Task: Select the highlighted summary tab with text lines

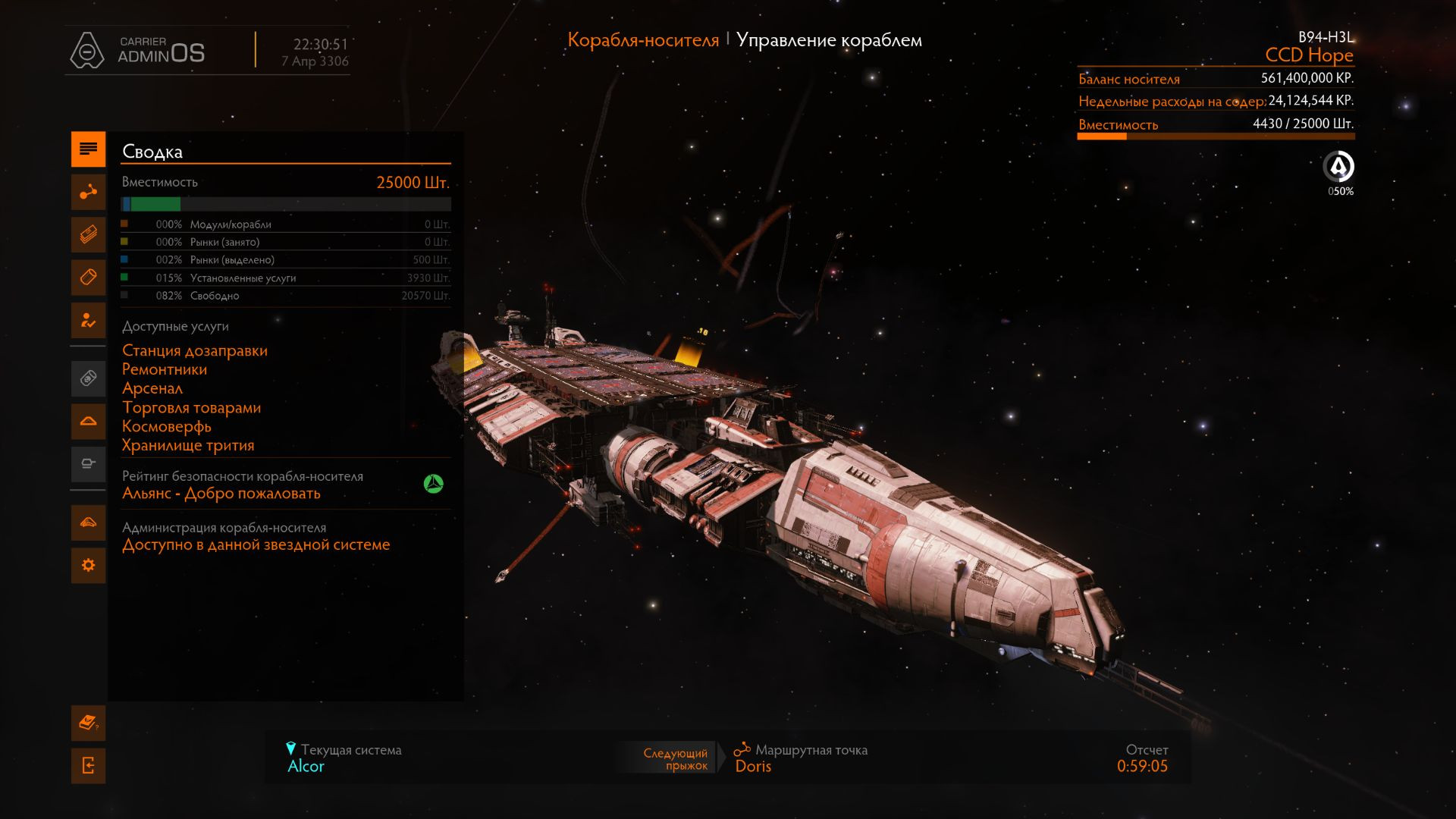Action: (x=88, y=149)
